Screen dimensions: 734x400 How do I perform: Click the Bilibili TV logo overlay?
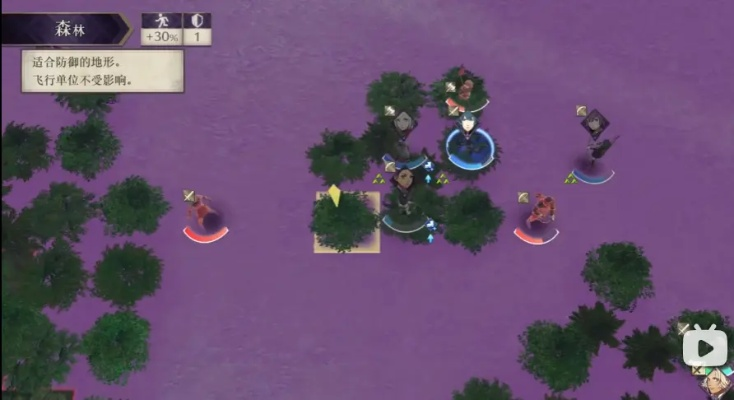705,345
